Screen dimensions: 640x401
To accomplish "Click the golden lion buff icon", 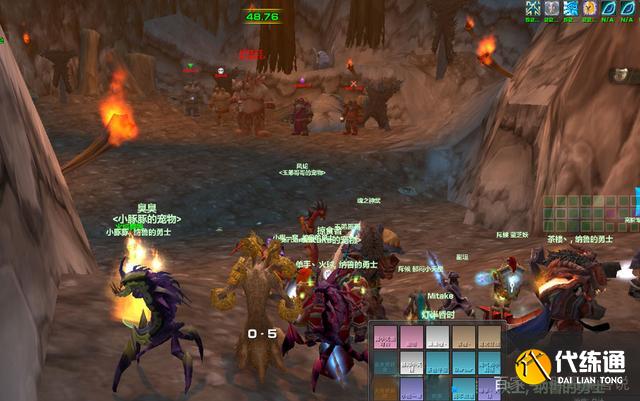I will click(x=590, y=8).
